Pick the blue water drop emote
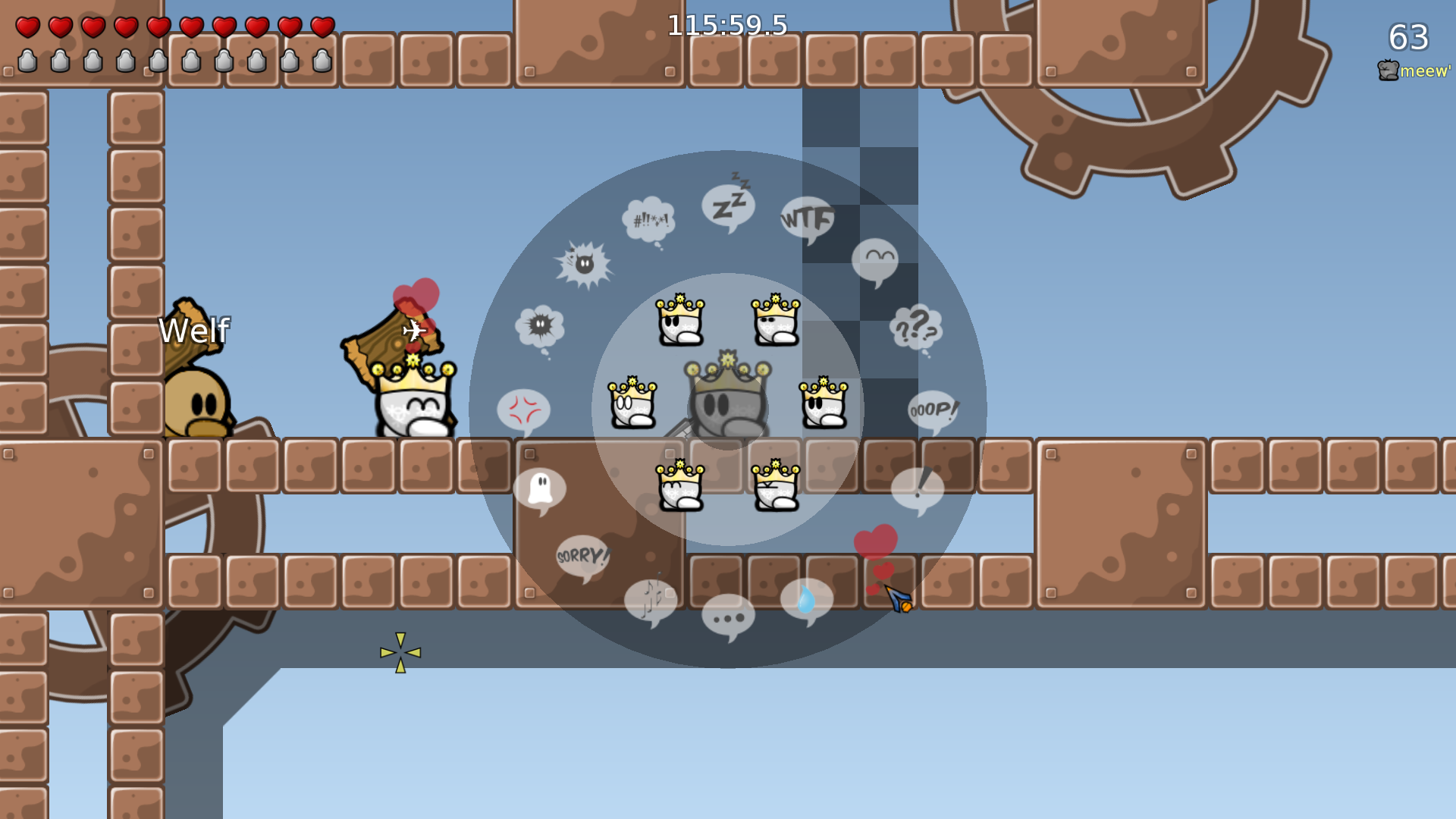1456x819 pixels. (806, 601)
